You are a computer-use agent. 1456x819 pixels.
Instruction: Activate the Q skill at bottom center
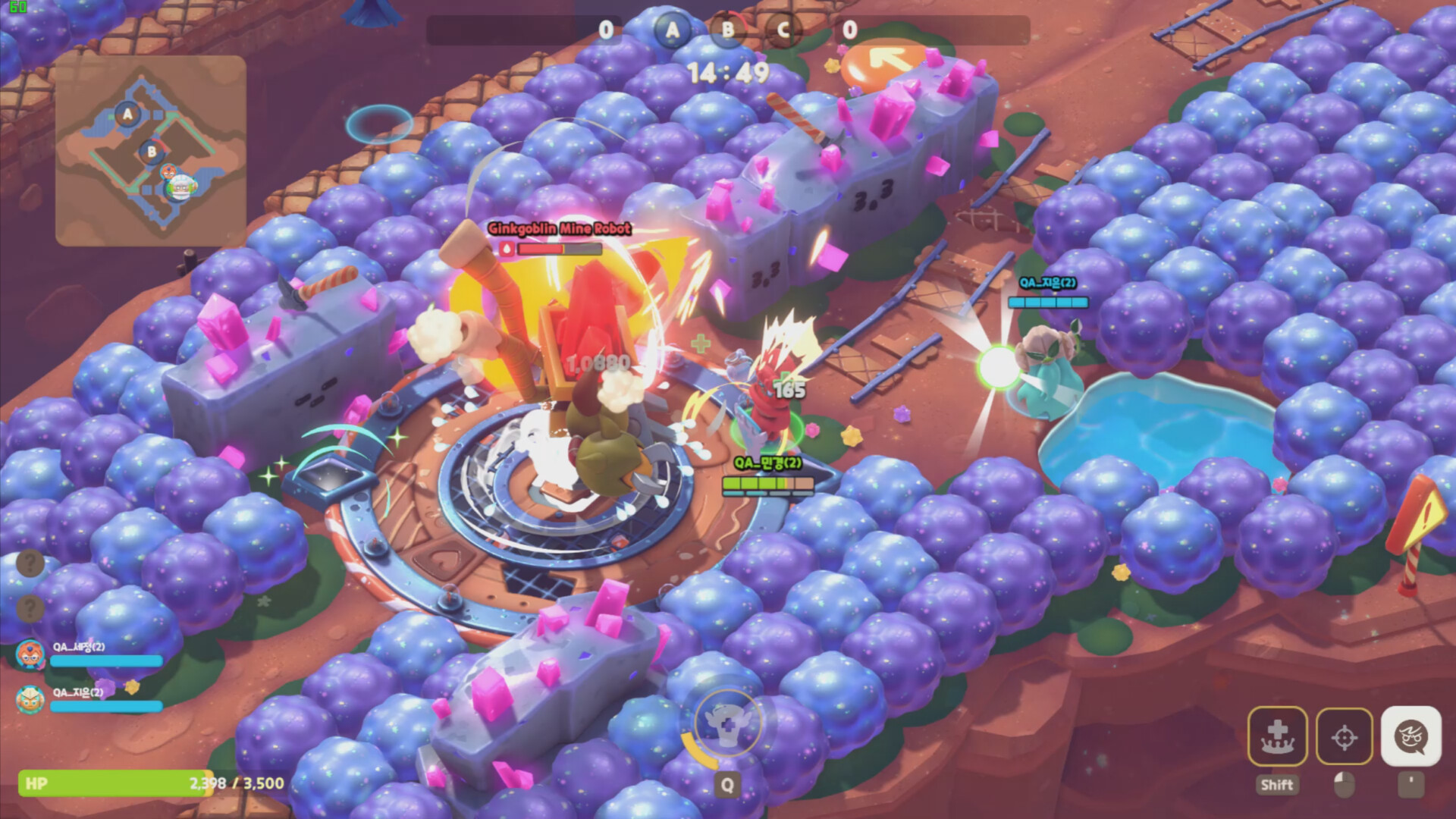coord(726,724)
